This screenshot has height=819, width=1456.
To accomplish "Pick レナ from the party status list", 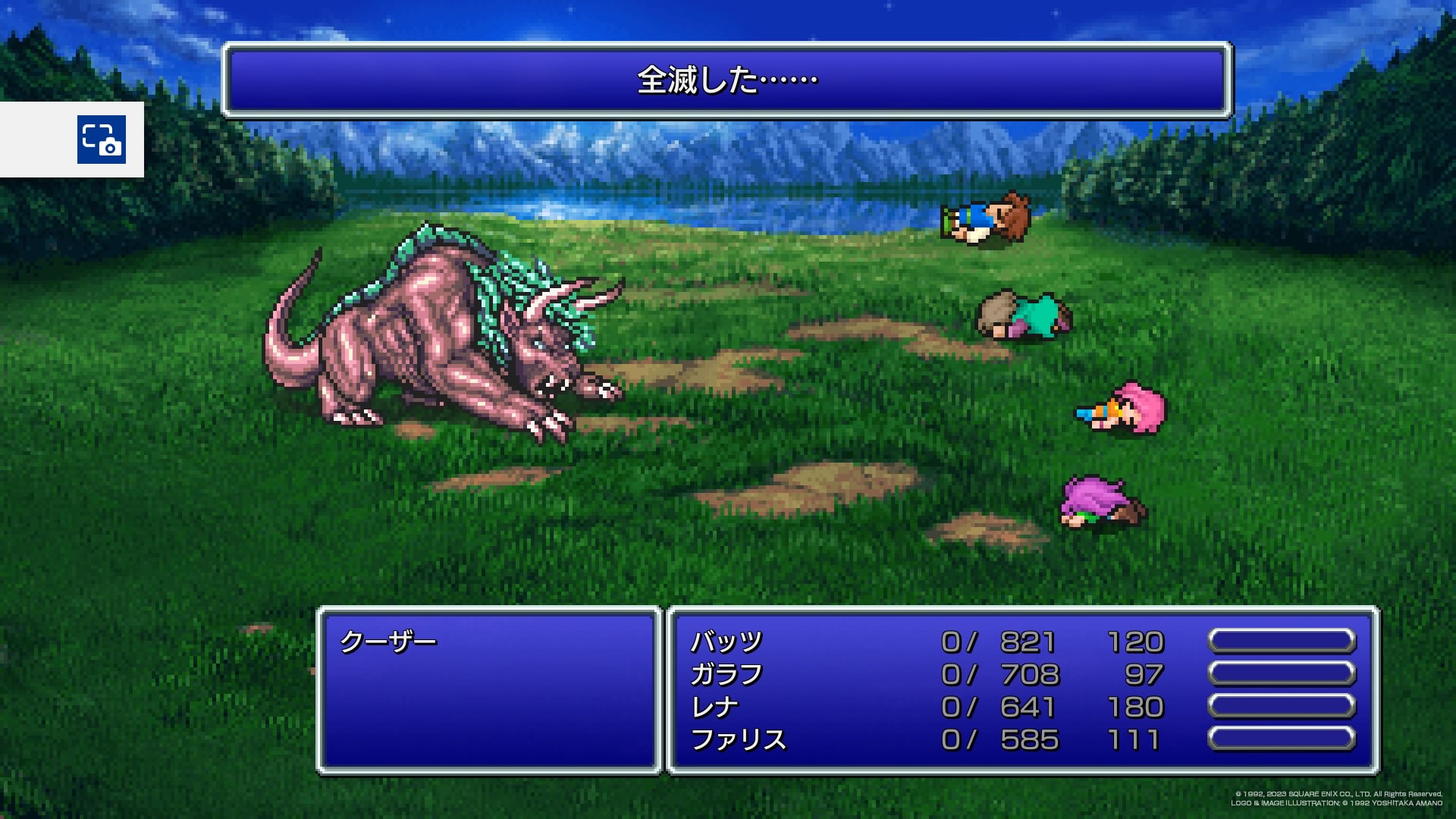I will (714, 708).
